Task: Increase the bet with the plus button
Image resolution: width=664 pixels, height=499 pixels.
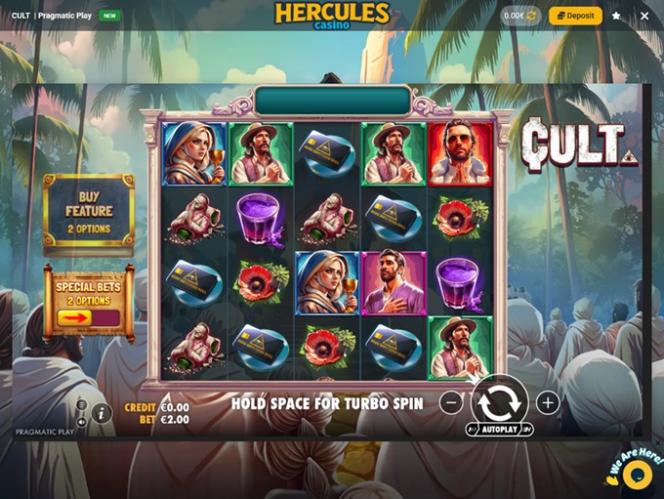Action: 547,403
